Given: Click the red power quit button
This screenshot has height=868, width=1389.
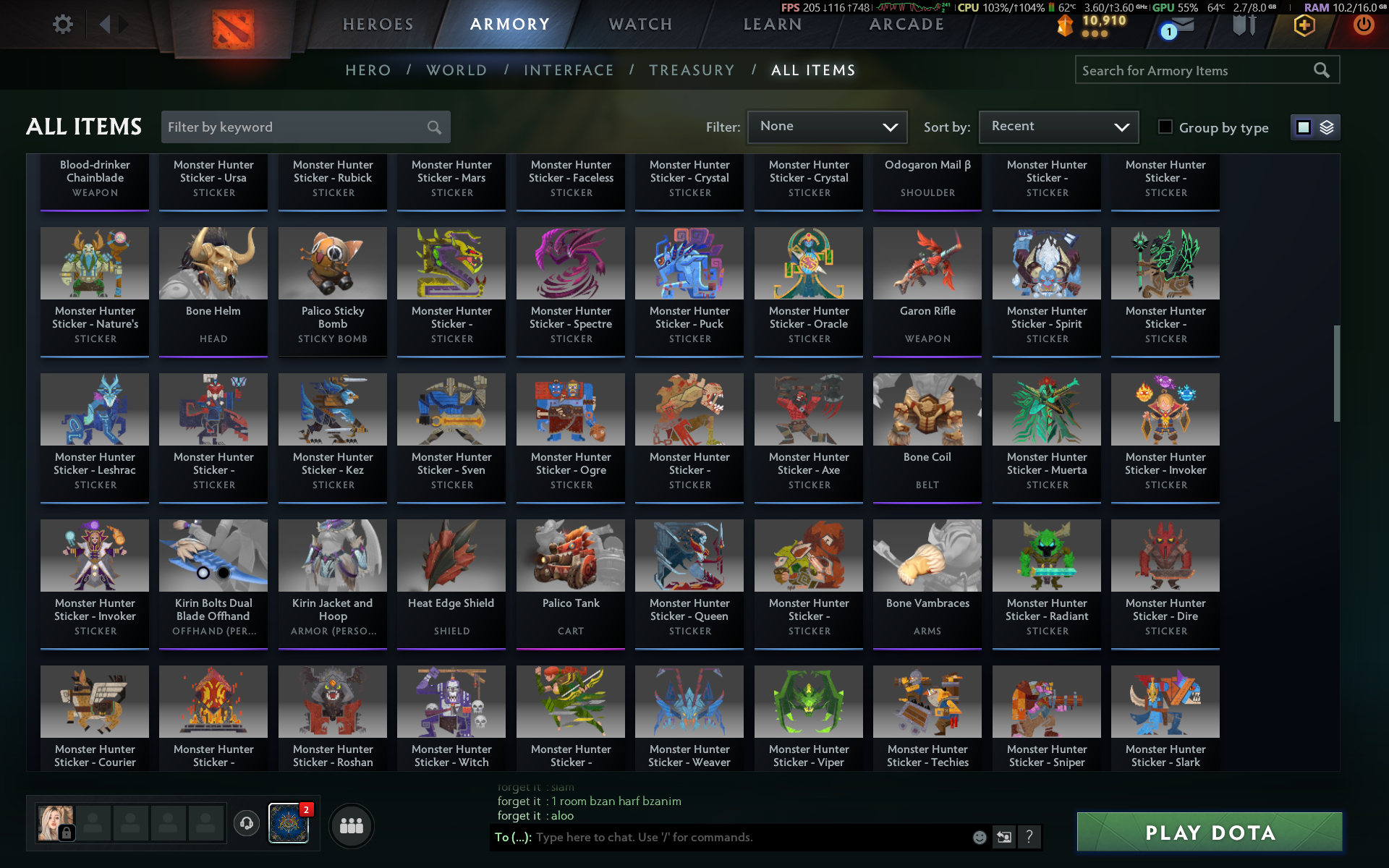Looking at the screenshot, I should pyautogui.click(x=1364, y=25).
